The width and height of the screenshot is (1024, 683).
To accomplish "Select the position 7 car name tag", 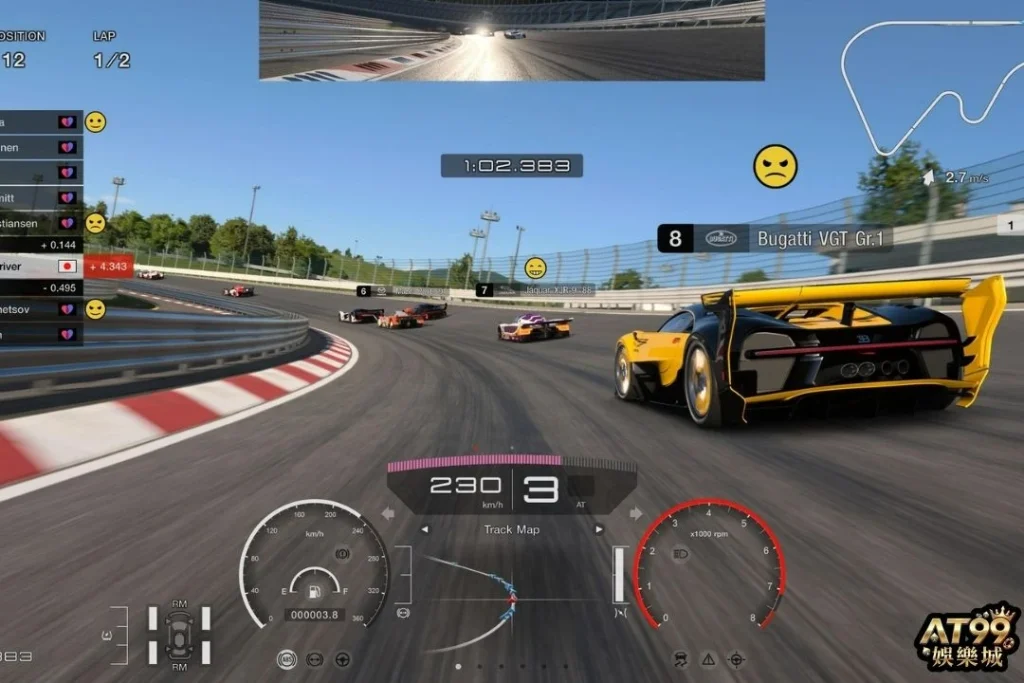I will coord(535,290).
